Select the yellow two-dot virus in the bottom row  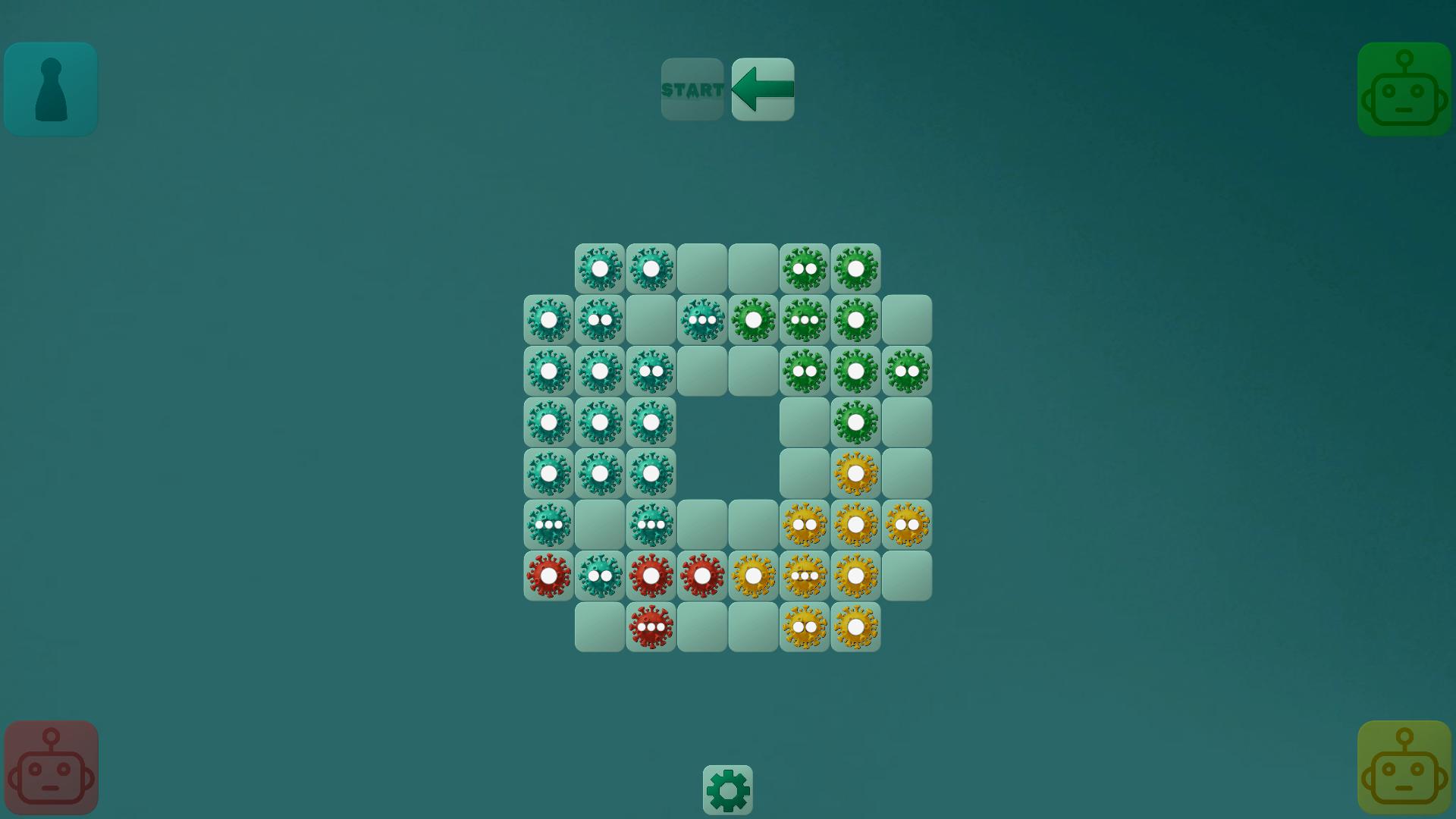coord(805,626)
